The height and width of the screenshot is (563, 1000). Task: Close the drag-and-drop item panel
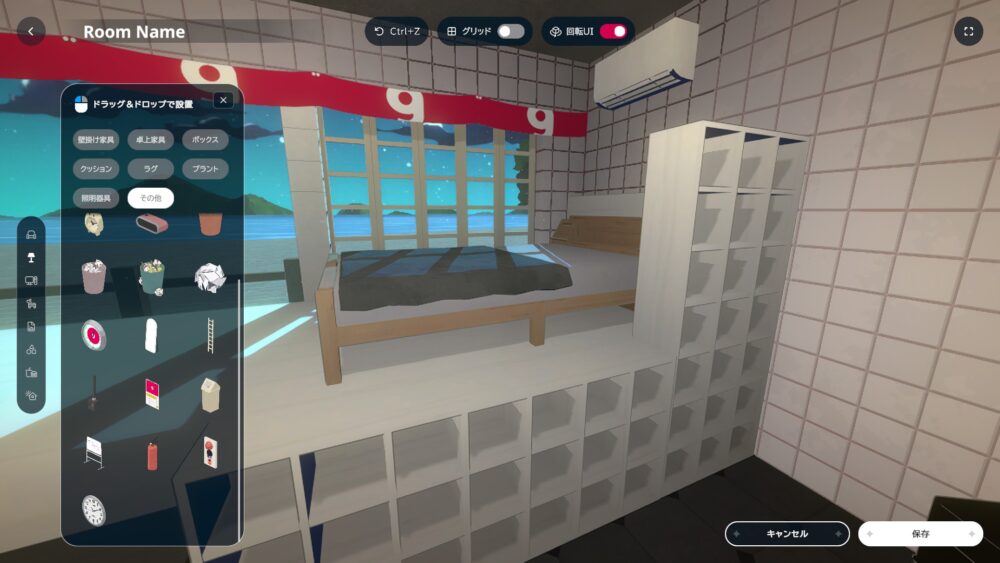[223, 100]
